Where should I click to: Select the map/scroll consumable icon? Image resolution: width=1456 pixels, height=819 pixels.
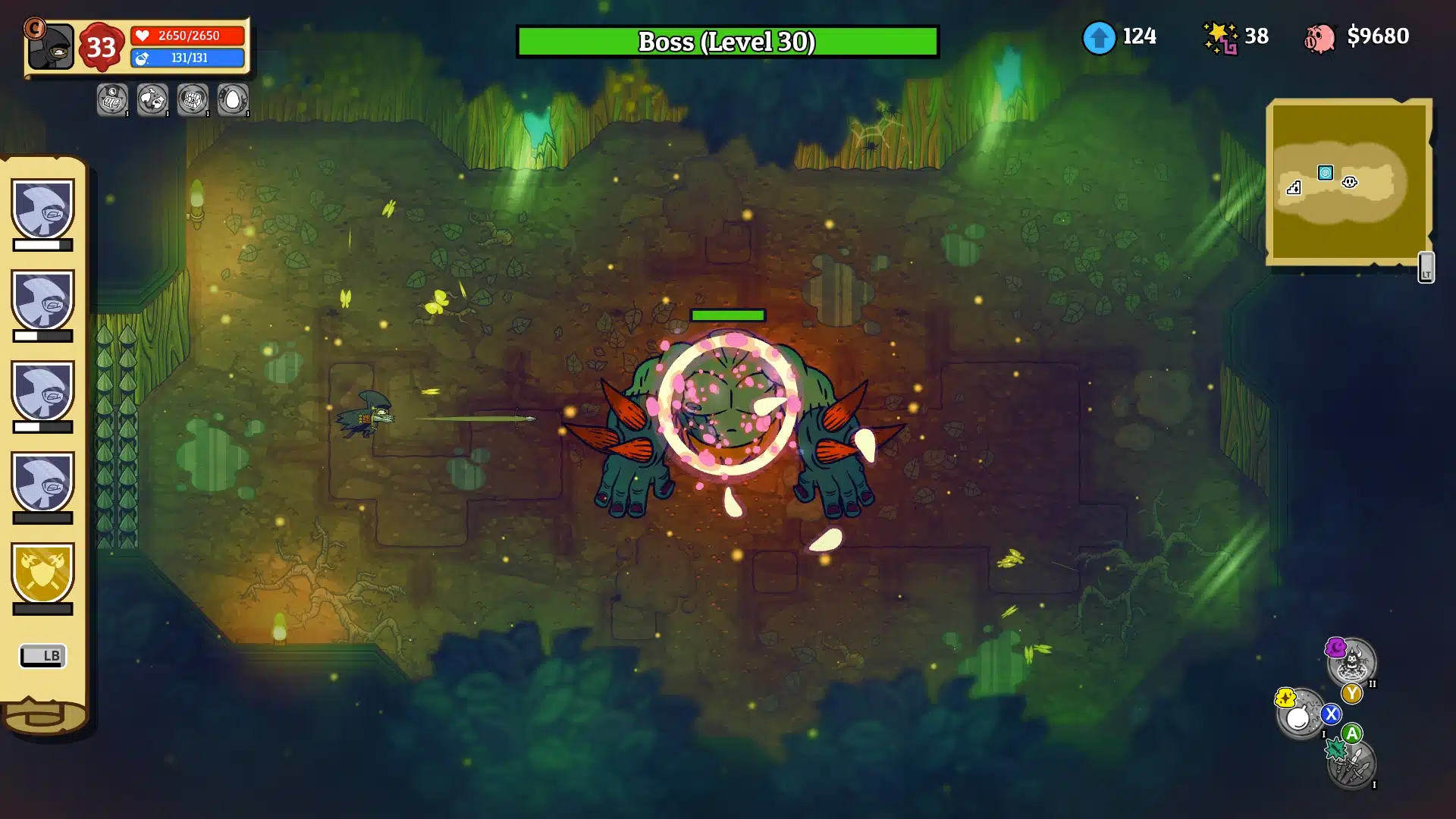coord(111,99)
